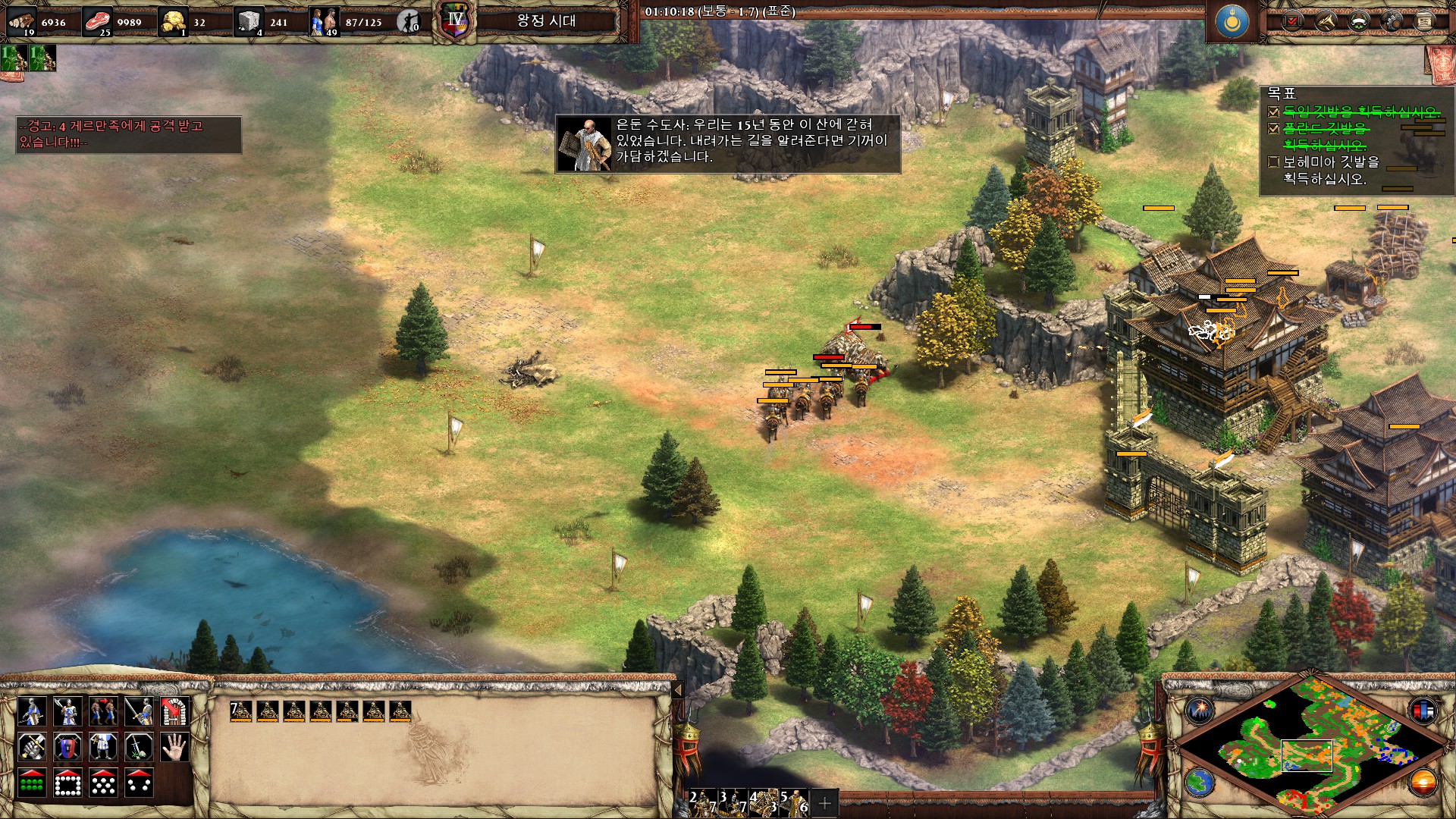The image size is (1456, 819).
Task: Open the objectives checklist button
Action: point(1292,21)
